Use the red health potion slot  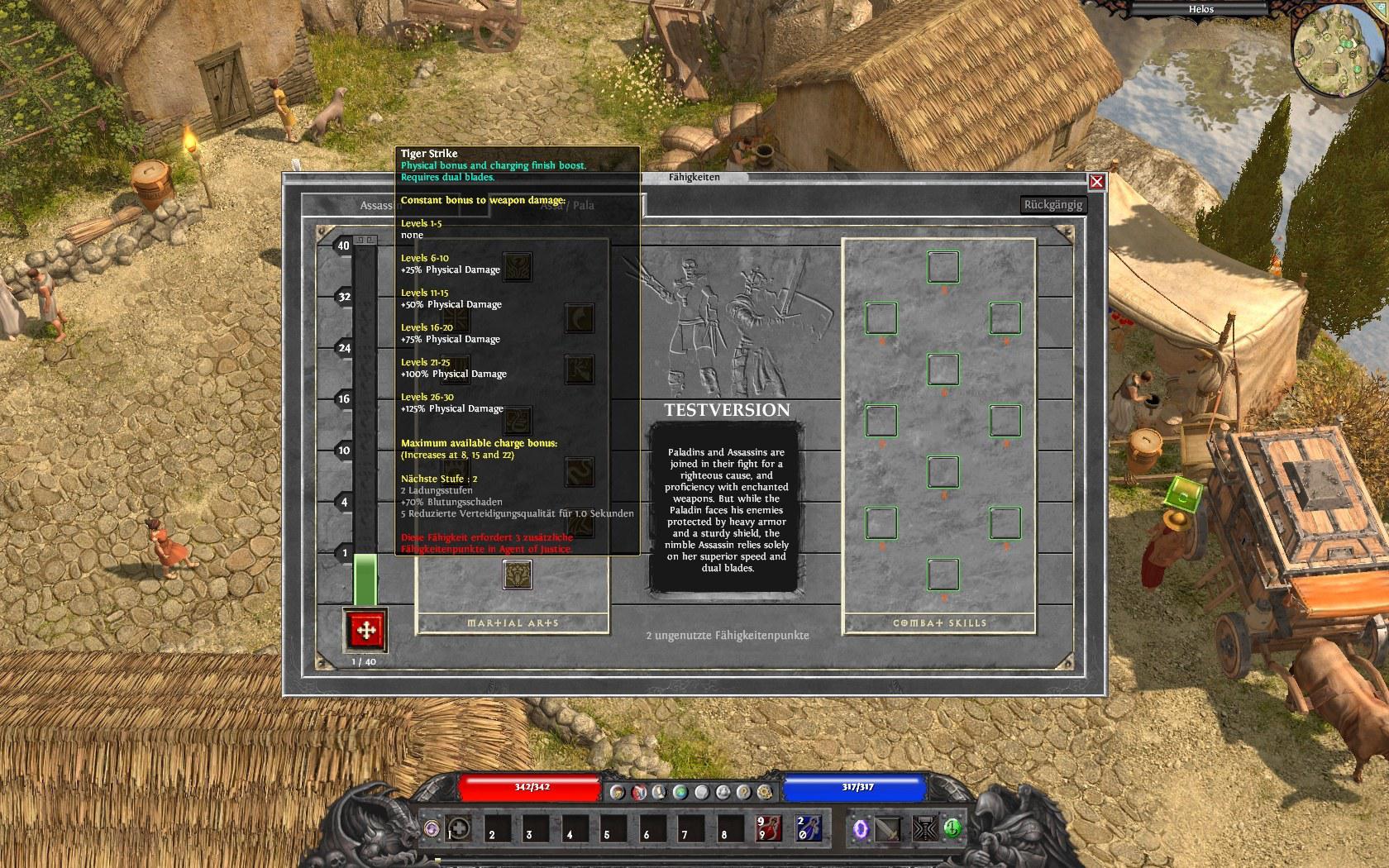coord(769,829)
